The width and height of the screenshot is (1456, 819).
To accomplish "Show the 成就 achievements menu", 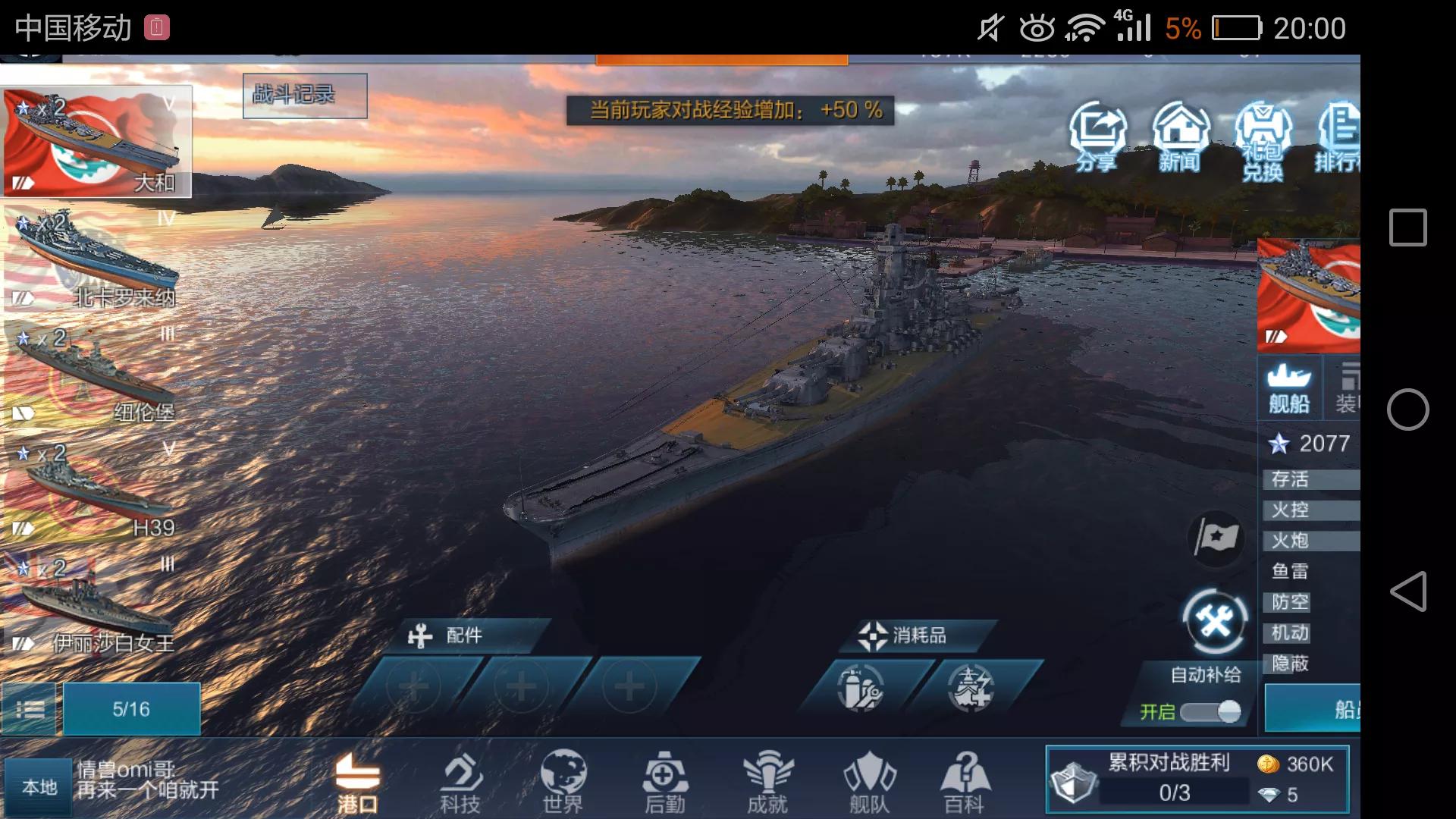I will pyautogui.click(x=767, y=782).
